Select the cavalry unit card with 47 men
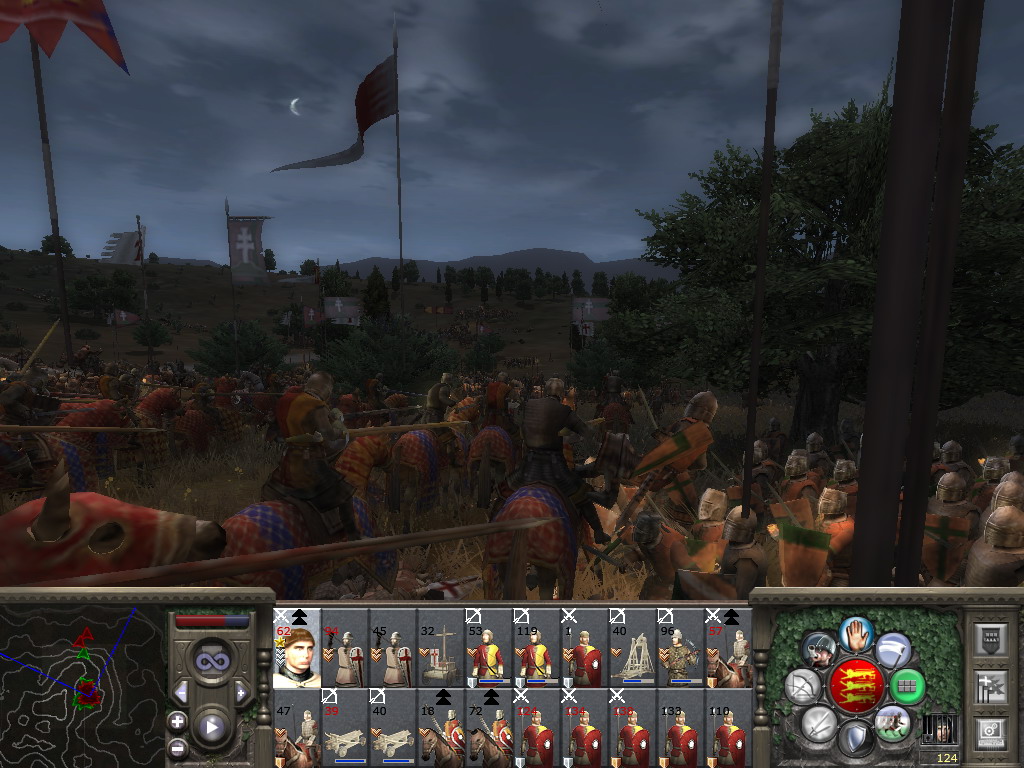1024x768 pixels. tap(297, 728)
